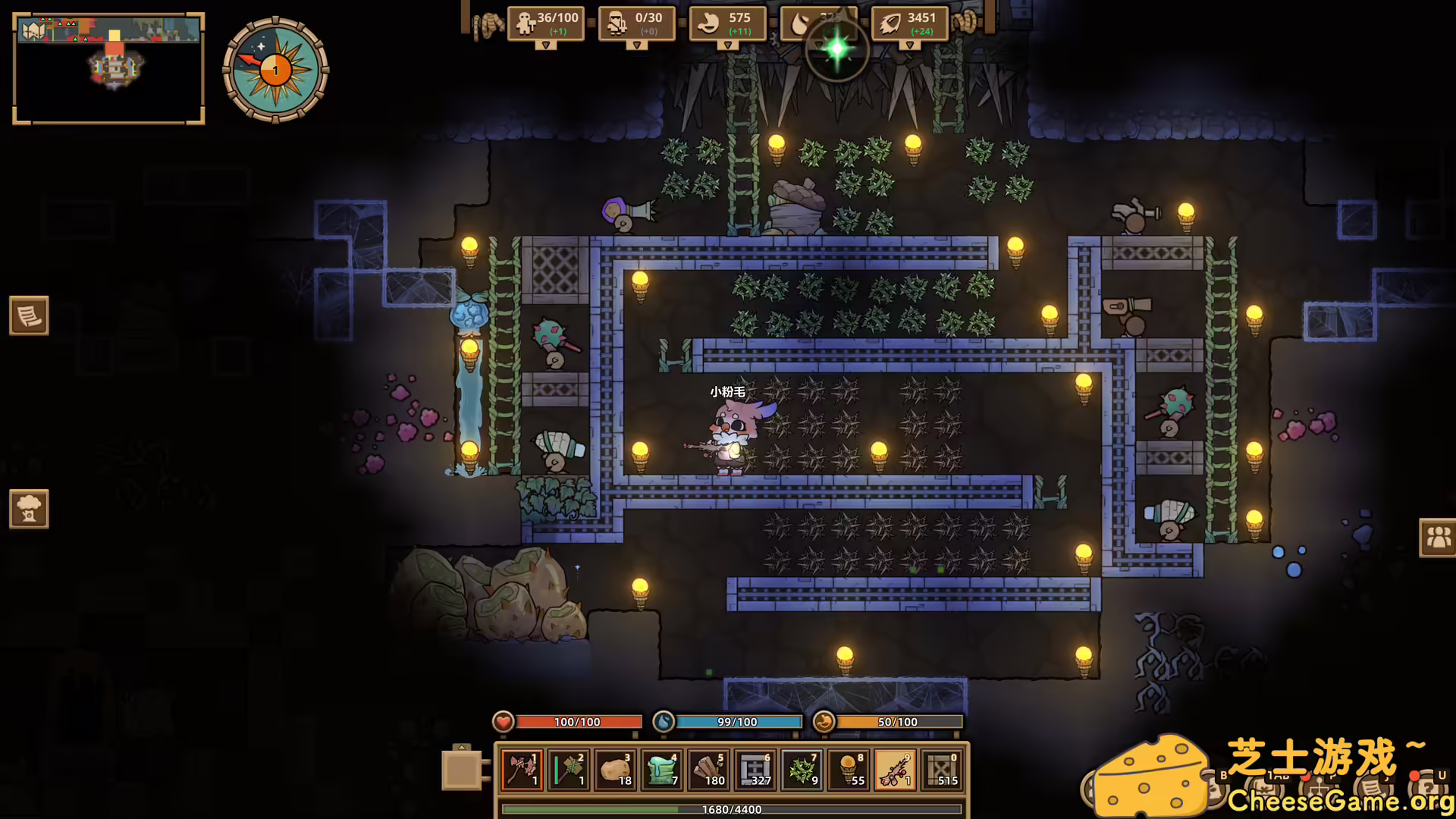Image resolution: width=1456 pixels, height=819 pixels.
Task: Pick the wood logs stack of 180
Action: [x=709, y=770]
